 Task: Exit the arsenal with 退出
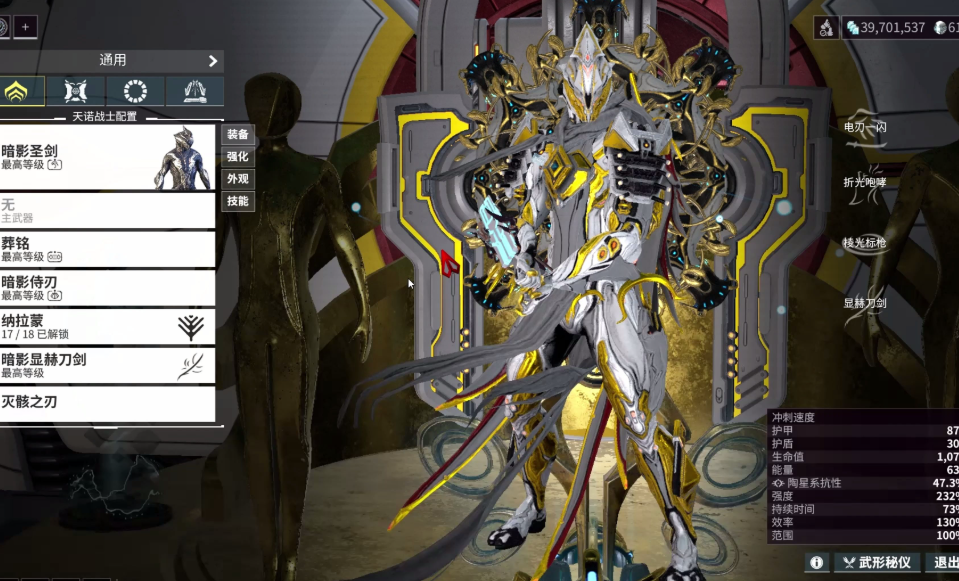tap(944, 563)
